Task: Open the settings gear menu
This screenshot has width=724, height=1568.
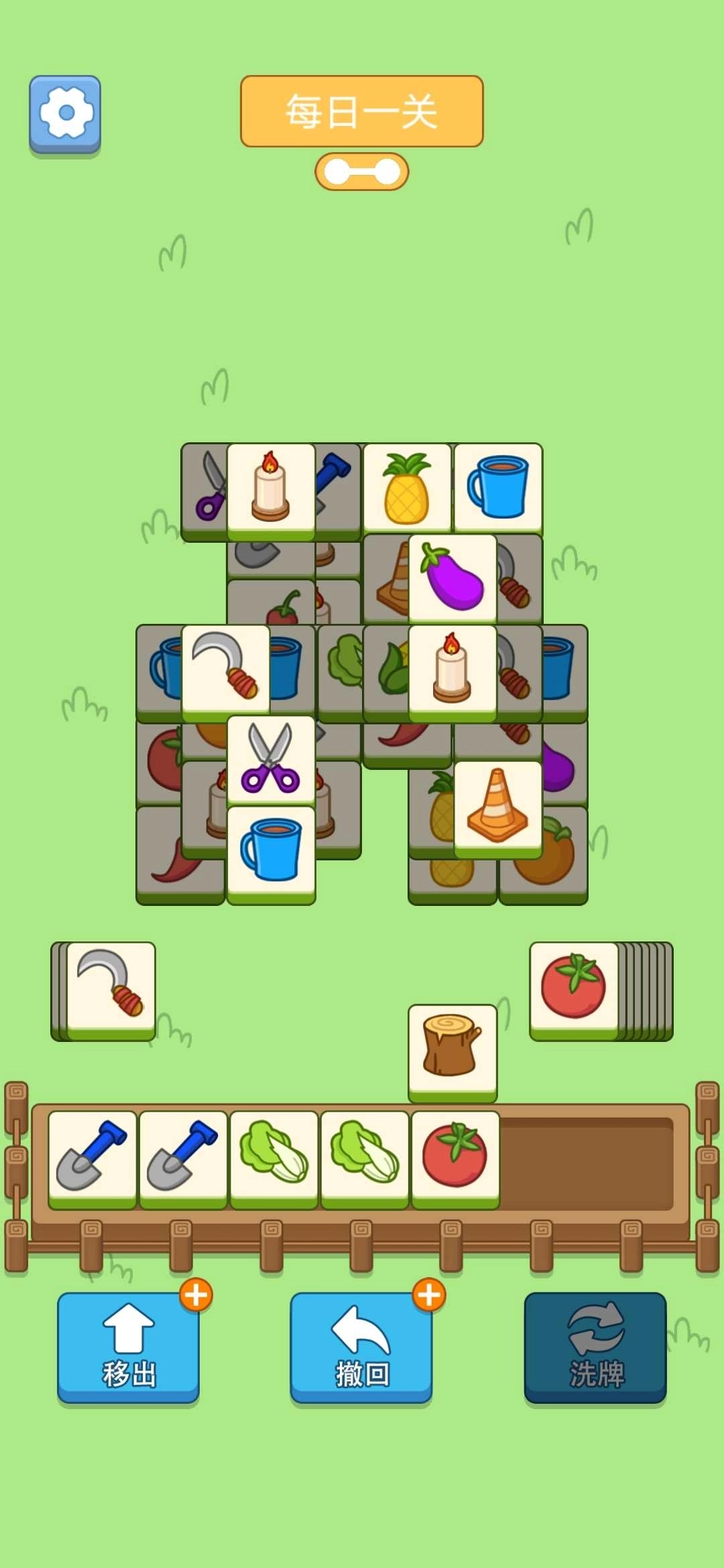Action: click(x=65, y=113)
